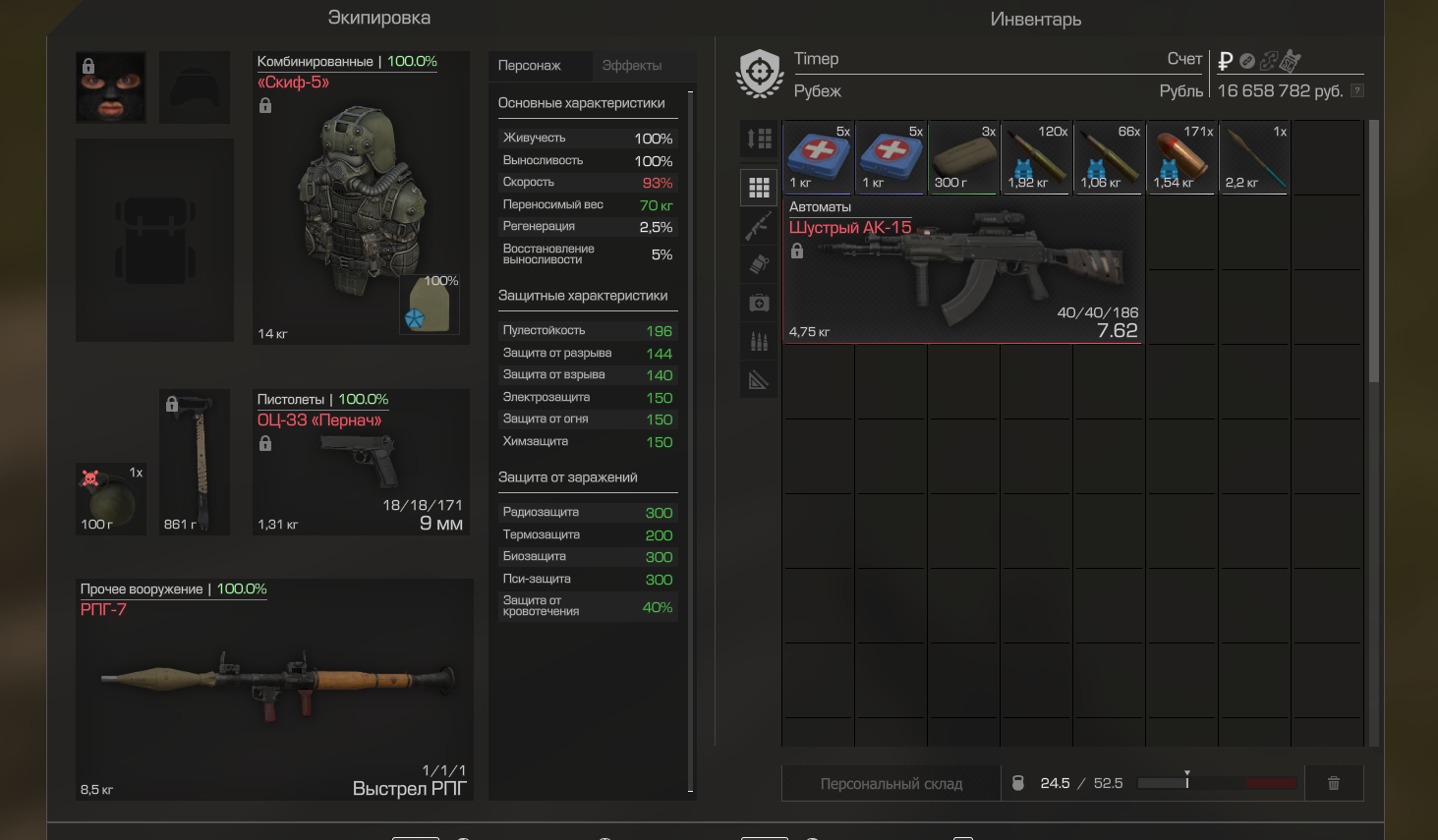This screenshot has height=840, width=1438.
Task: Click the grenade slot with 1x count
Action: (x=111, y=498)
